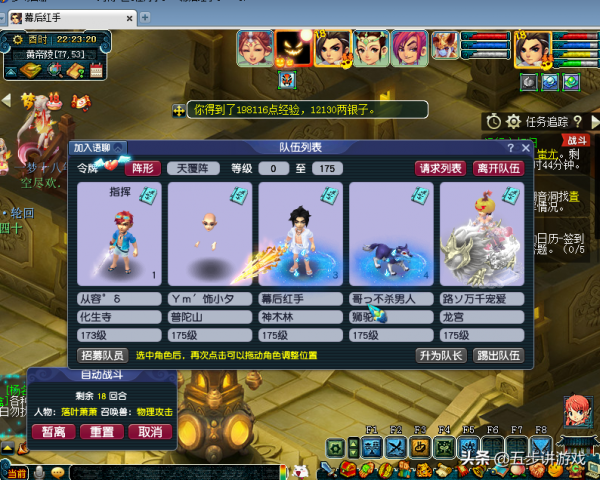Select the 天覆阵 formation field
Image resolution: width=600 pixels, height=480 pixels.
(x=193, y=168)
